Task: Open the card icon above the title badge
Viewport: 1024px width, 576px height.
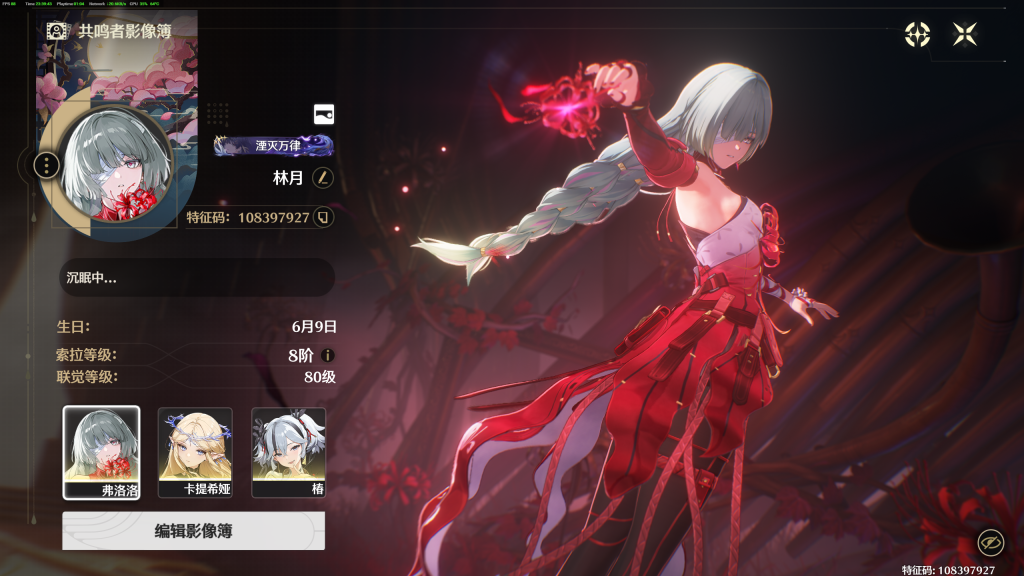Action: pos(323,114)
